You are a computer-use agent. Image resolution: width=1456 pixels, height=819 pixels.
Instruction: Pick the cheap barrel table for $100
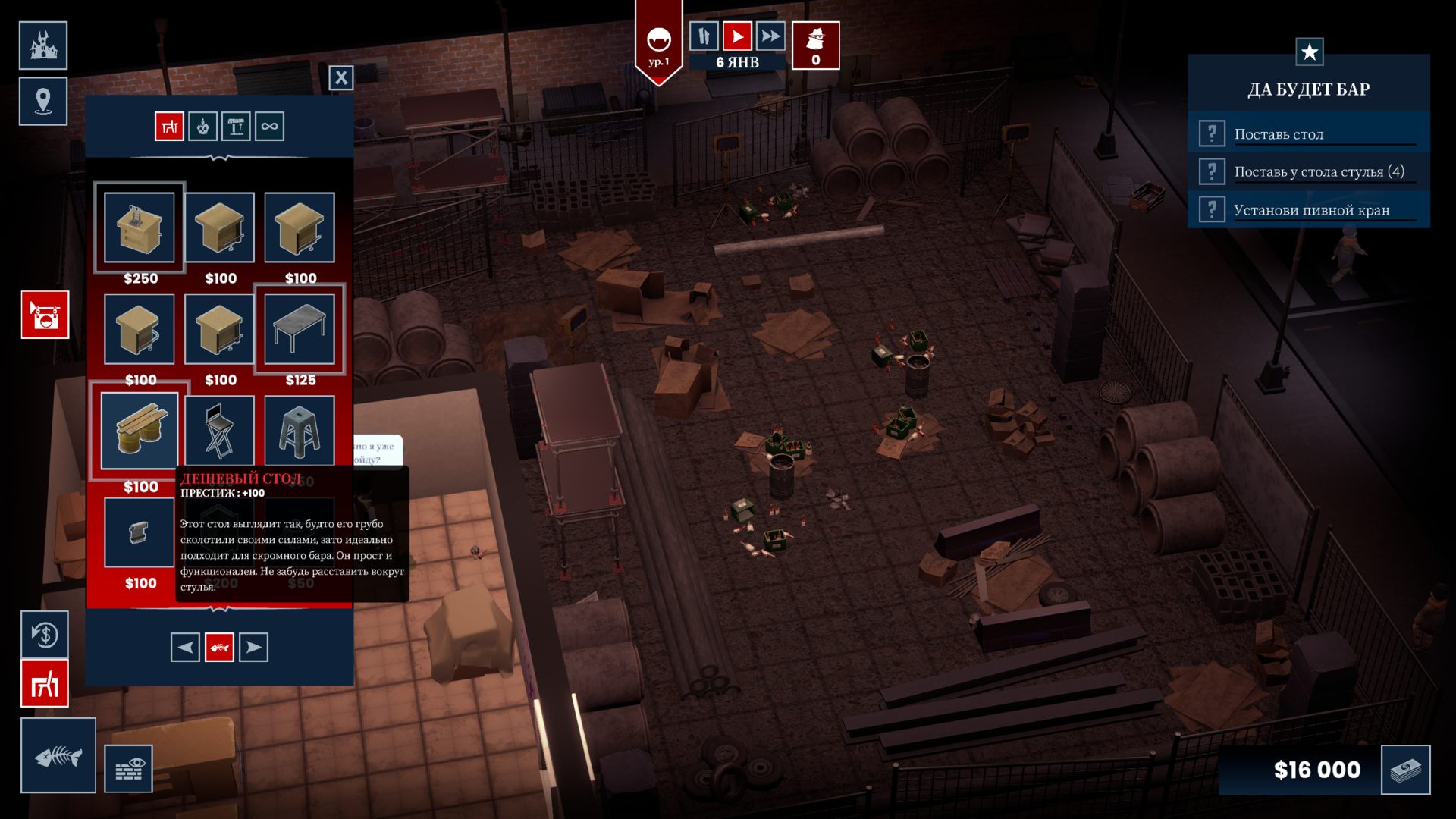(140, 431)
